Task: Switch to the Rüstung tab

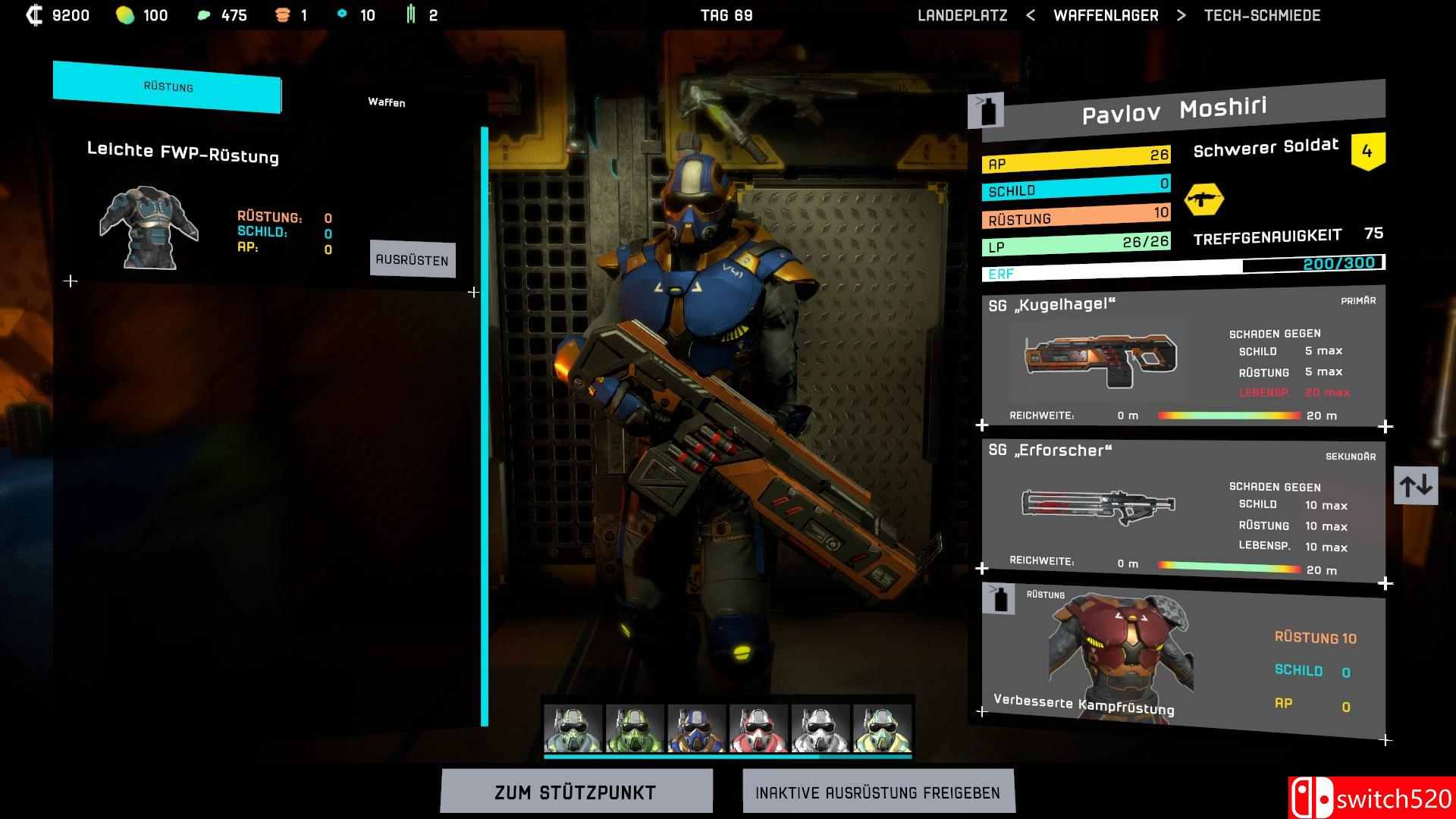Action: coord(168,87)
